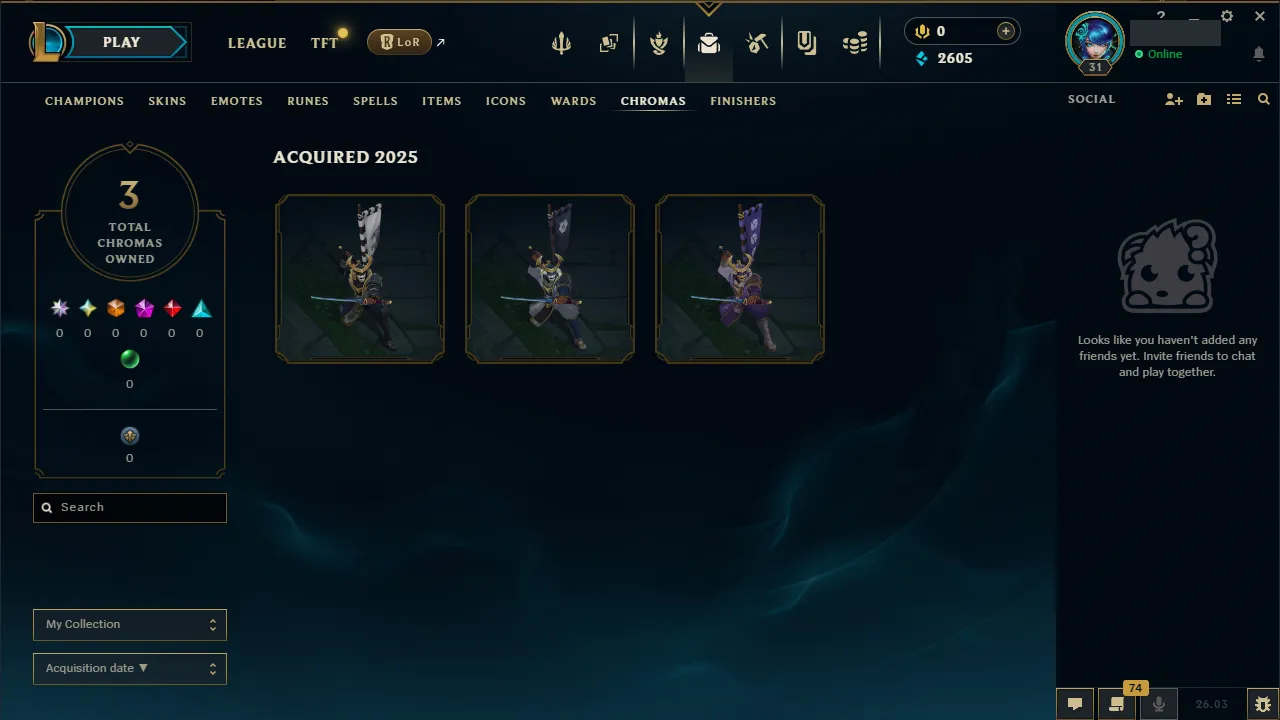This screenshot has height=720, width=1280.
Task: Switch to the SKINS tab
Action: coord(167,101)
